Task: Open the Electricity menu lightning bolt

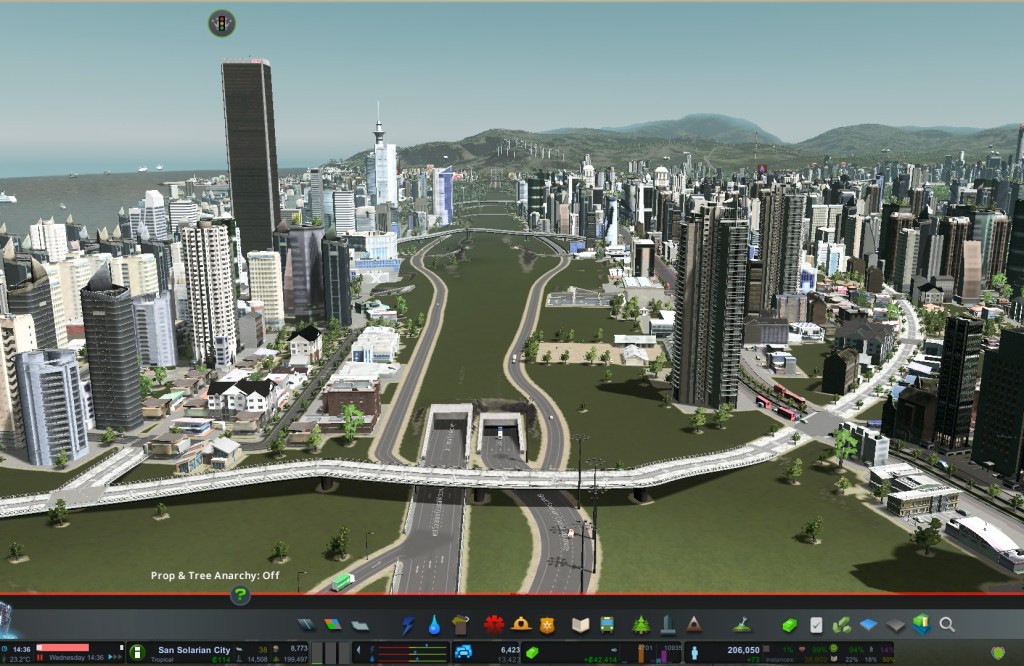Action: pos(408,625)
